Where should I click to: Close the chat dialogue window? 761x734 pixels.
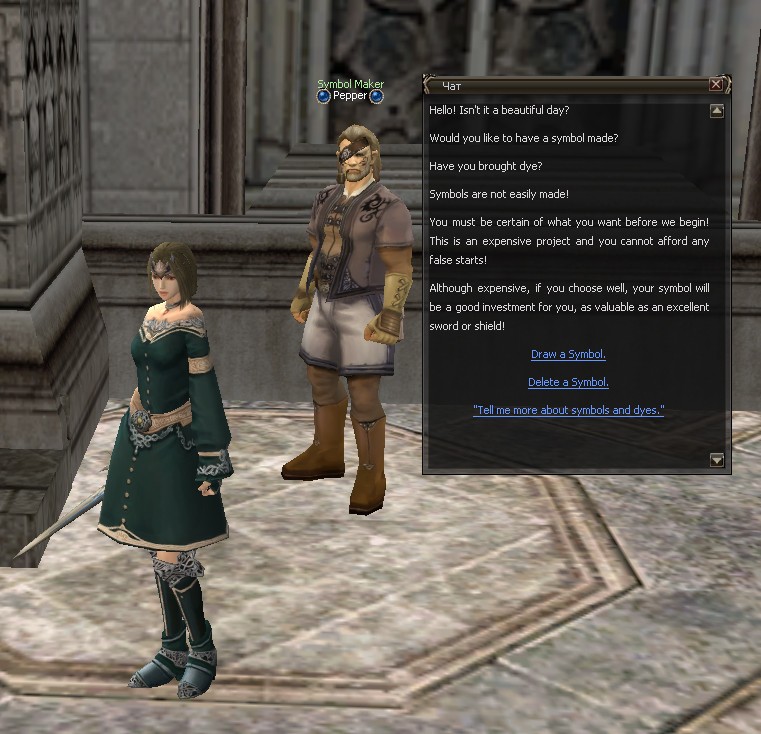[x=716, y=85]
